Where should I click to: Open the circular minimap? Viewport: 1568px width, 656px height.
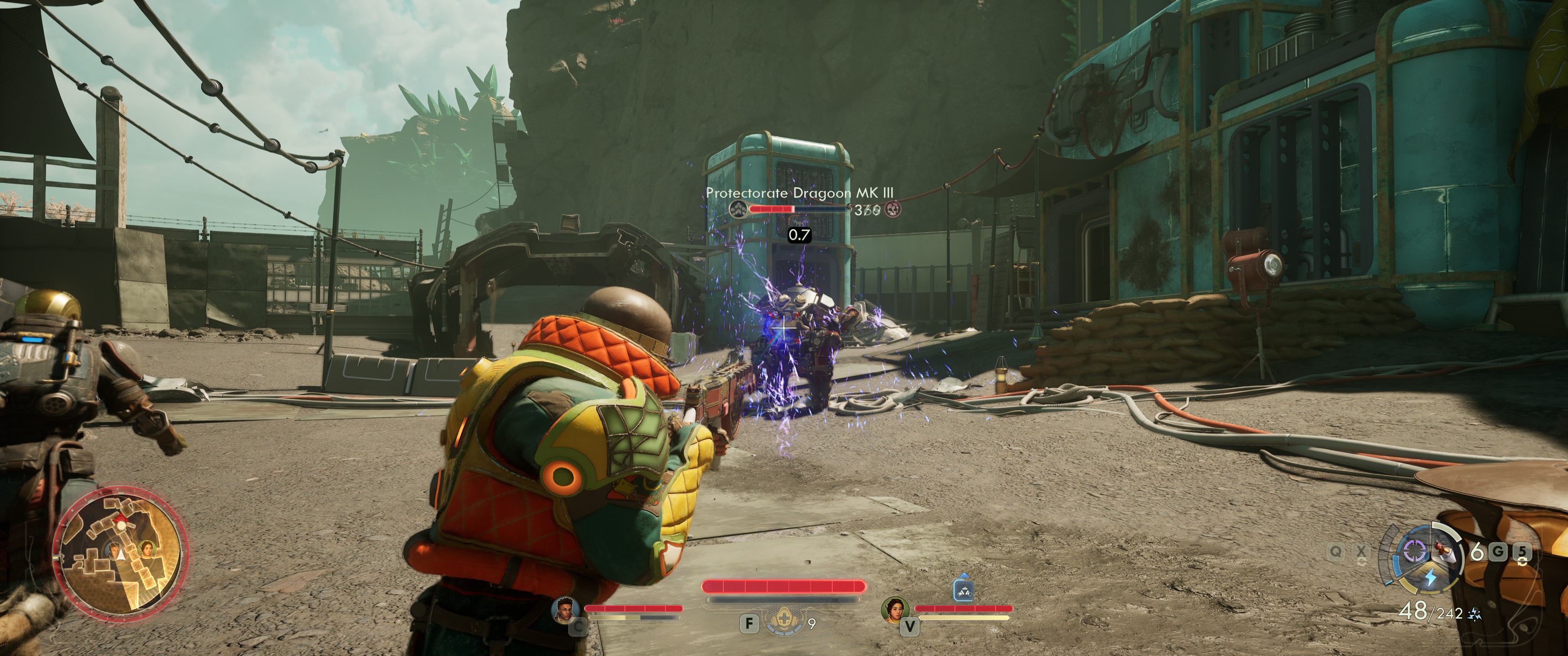click(x=119, y=553)
